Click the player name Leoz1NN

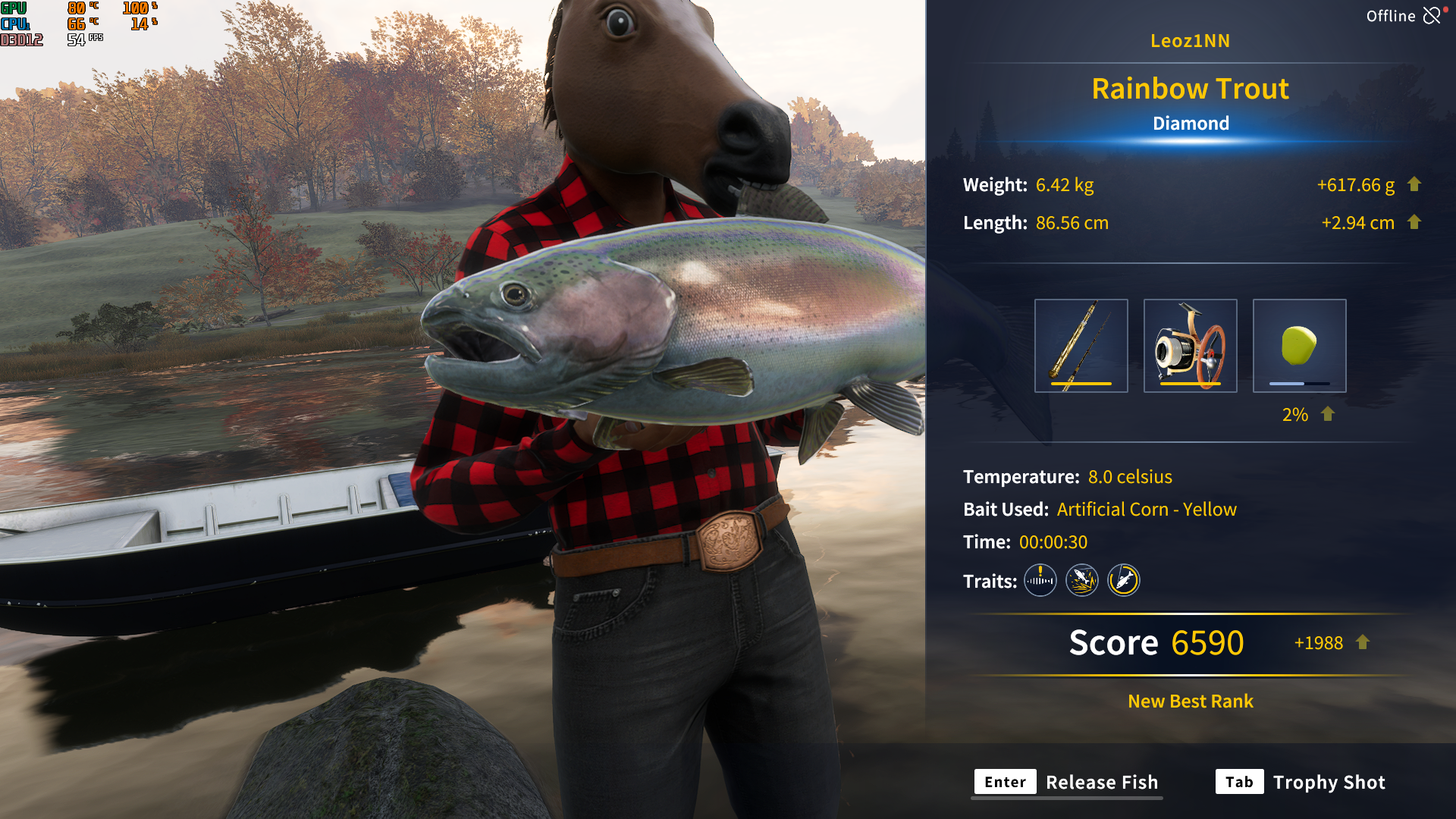coord(1191,41)
